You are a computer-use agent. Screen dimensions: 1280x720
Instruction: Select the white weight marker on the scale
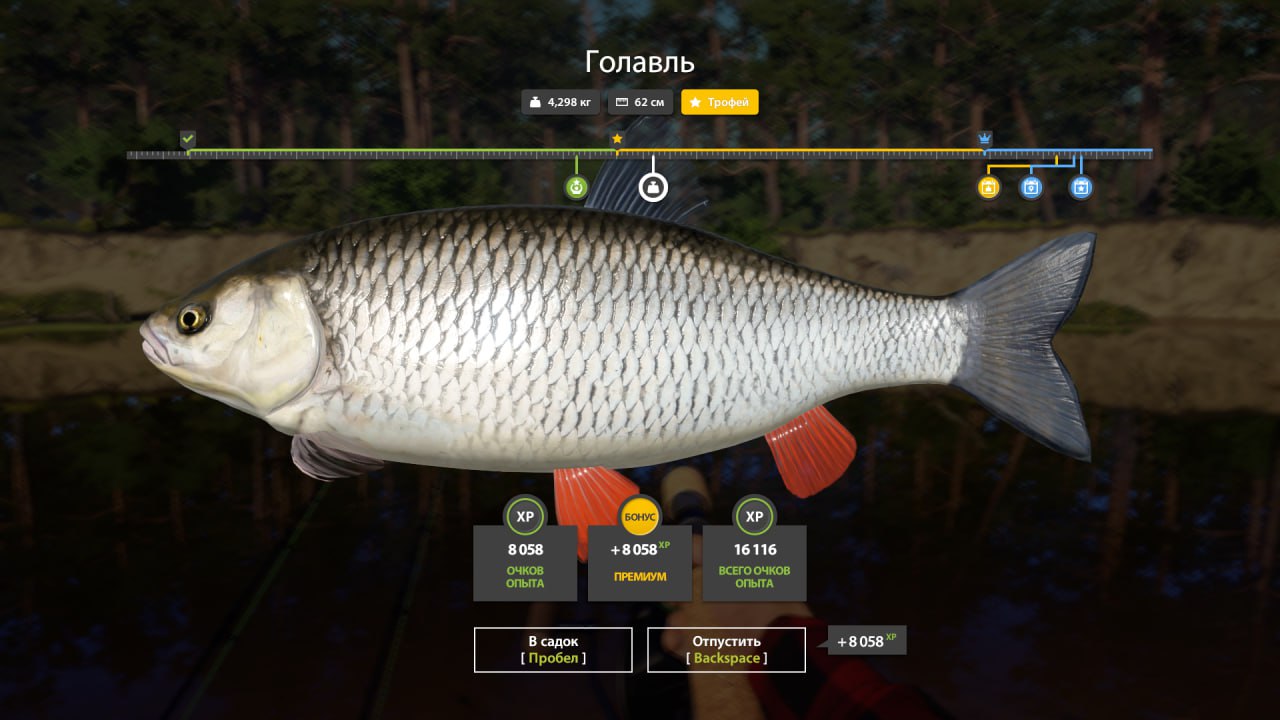tap(653, 187)
